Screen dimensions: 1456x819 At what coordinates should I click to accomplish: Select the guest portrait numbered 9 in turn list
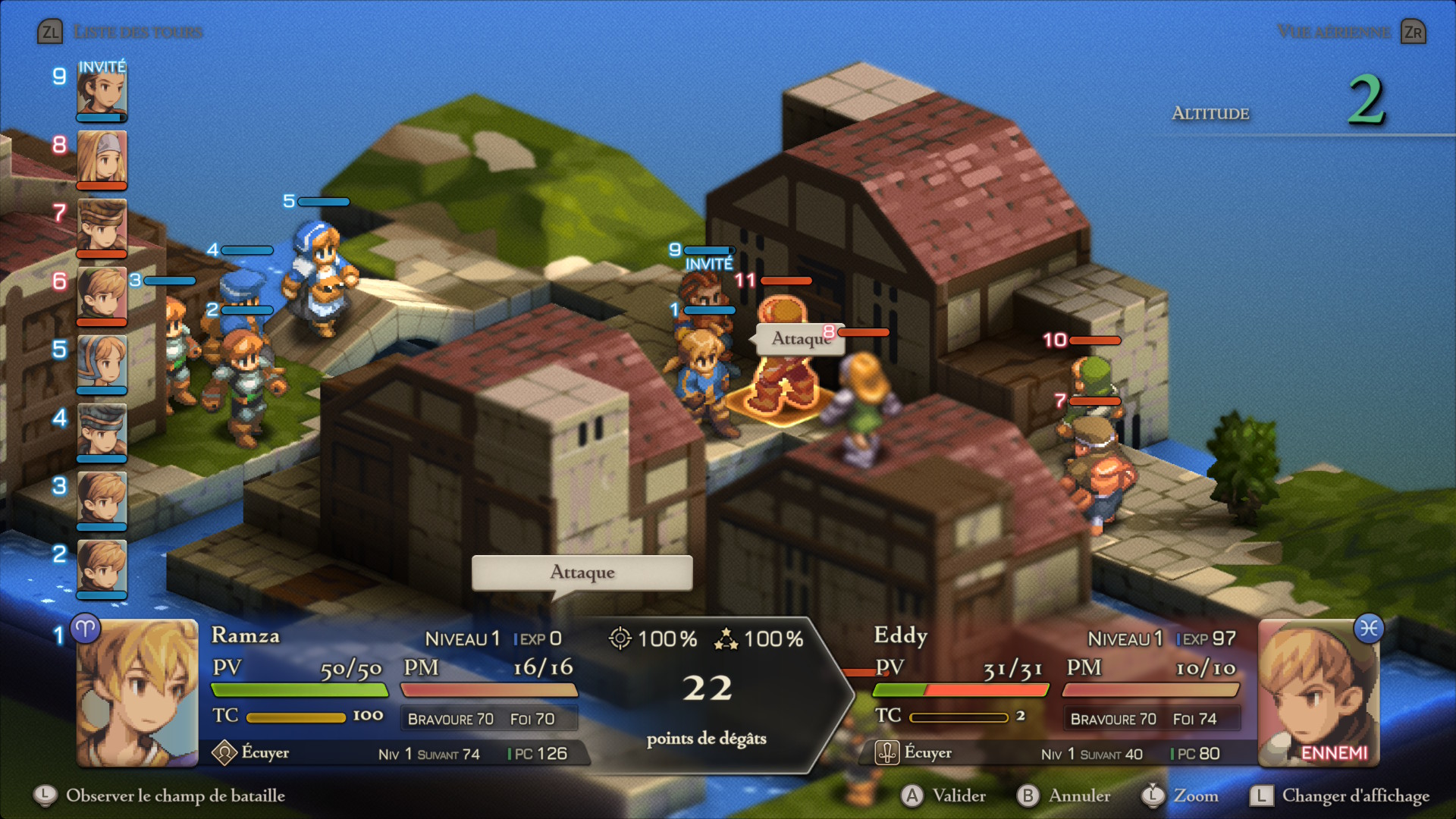102,93
